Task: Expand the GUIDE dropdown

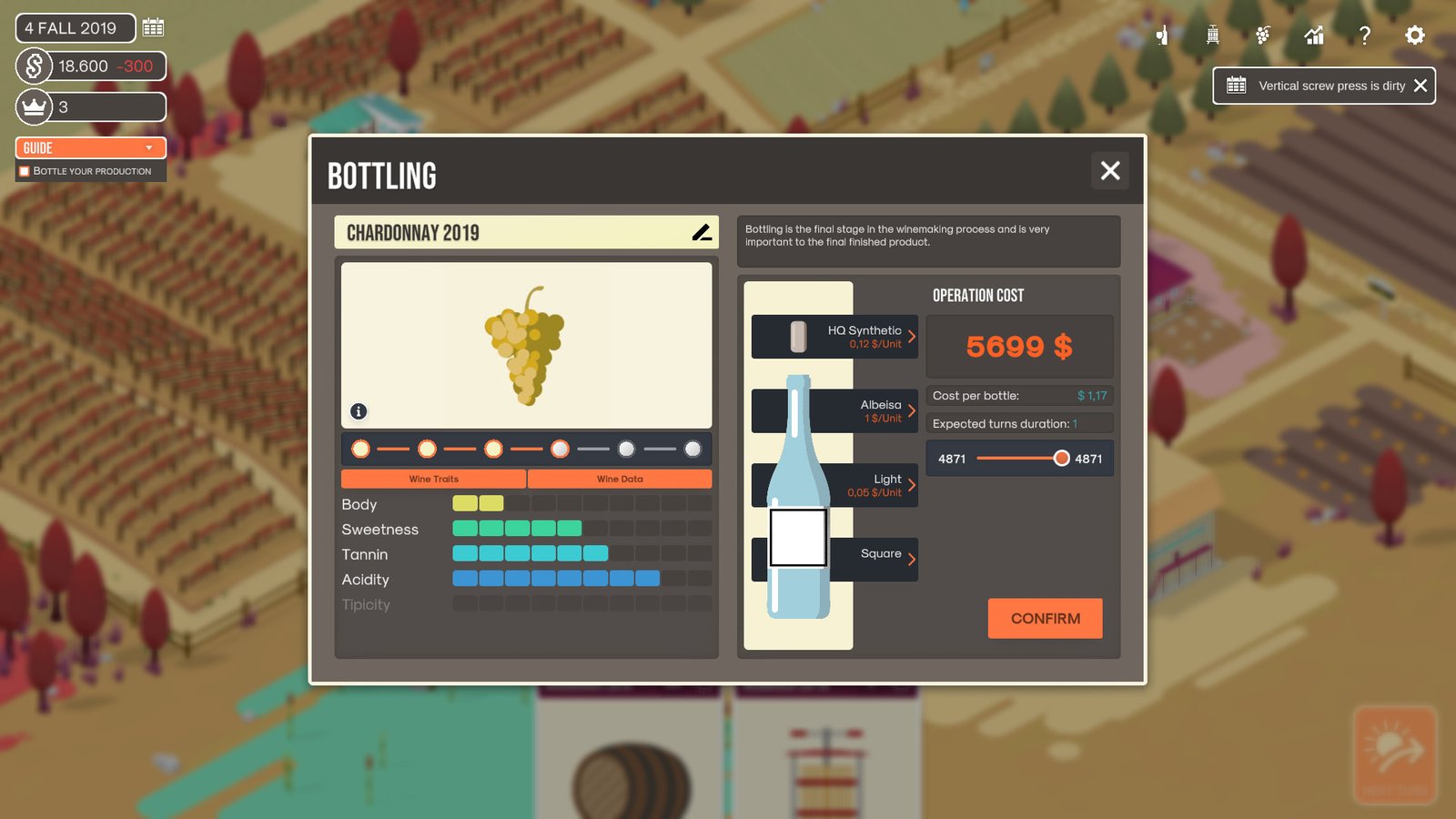Action: [90, 147]
